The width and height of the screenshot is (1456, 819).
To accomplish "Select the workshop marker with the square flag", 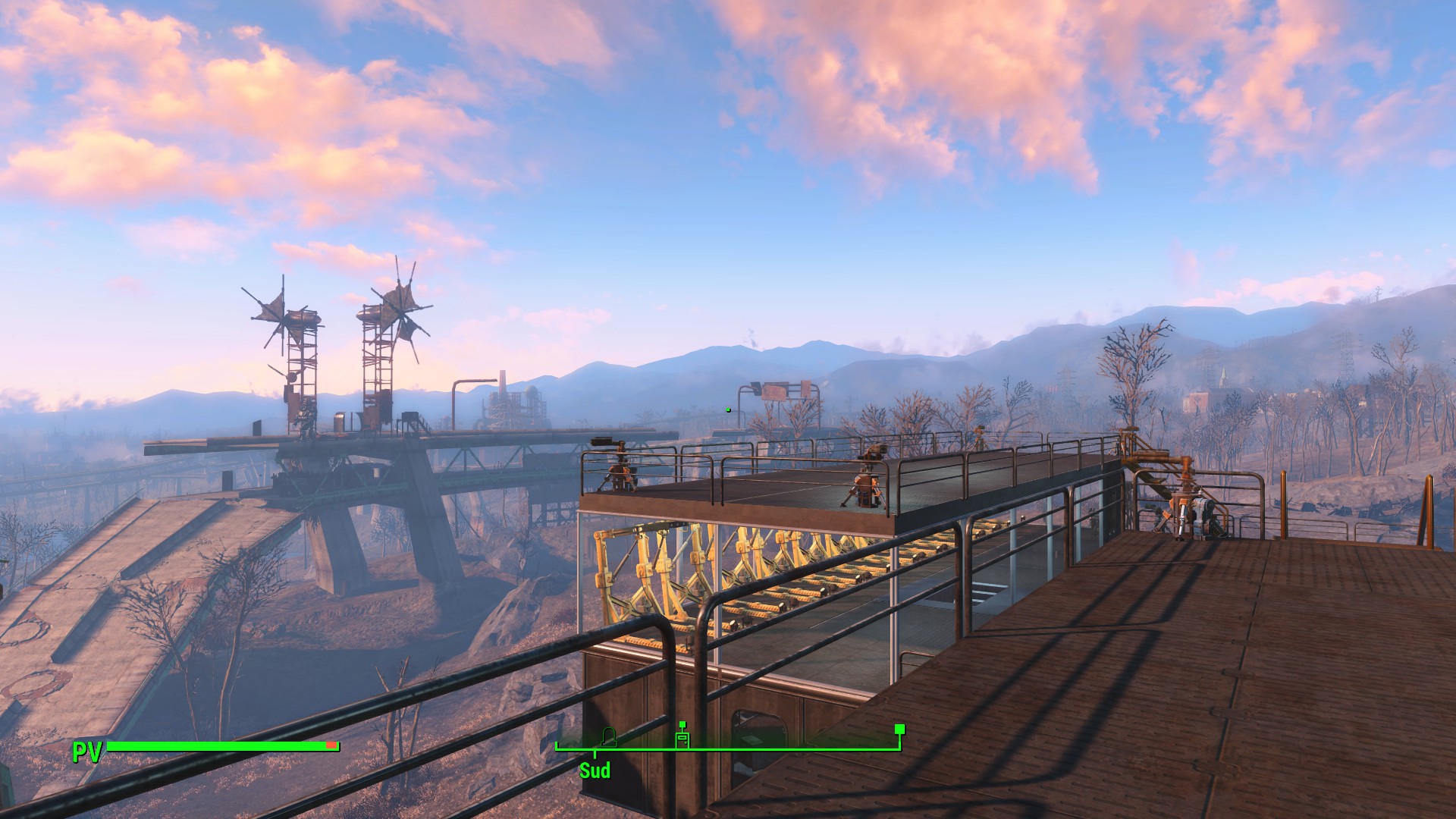I will click(682, 738).
